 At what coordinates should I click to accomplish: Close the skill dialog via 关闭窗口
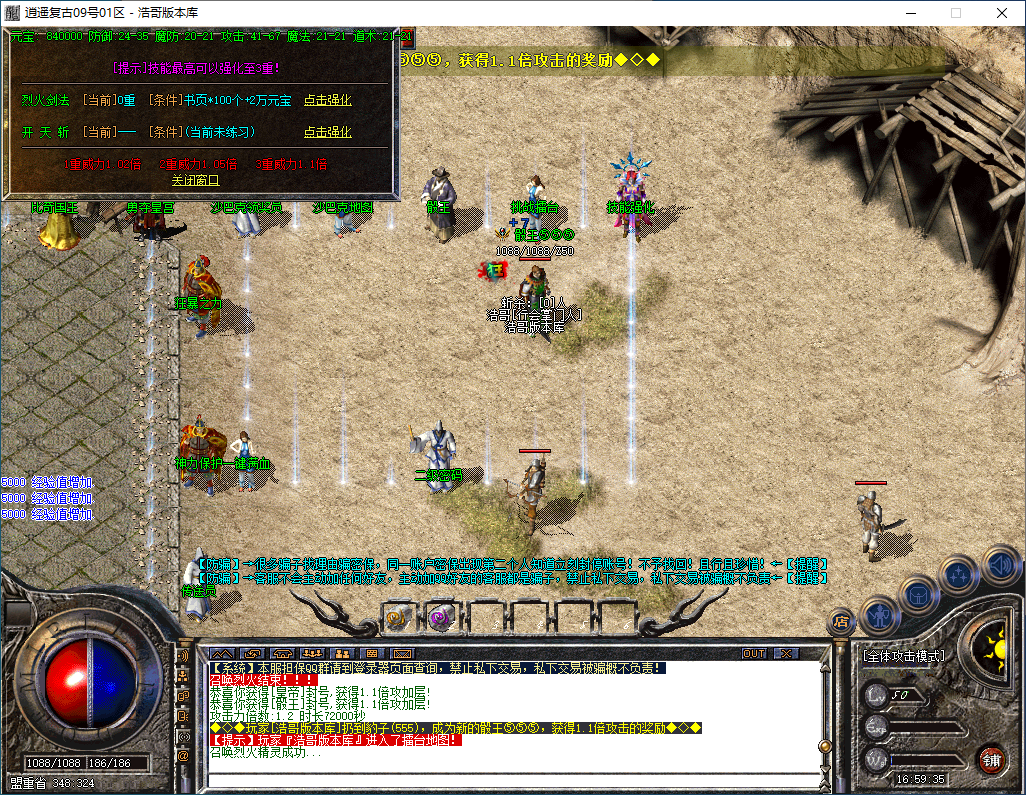click(195, 180)
